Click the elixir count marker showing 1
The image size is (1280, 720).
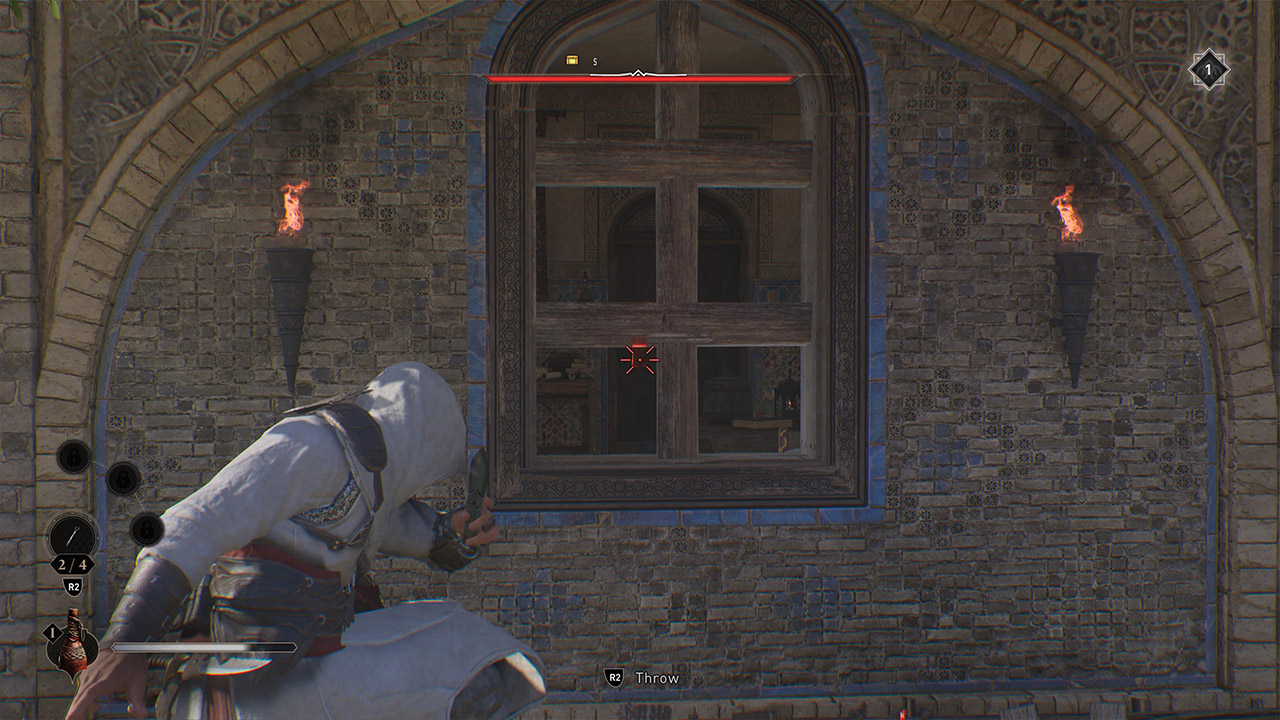pos(51,632)
